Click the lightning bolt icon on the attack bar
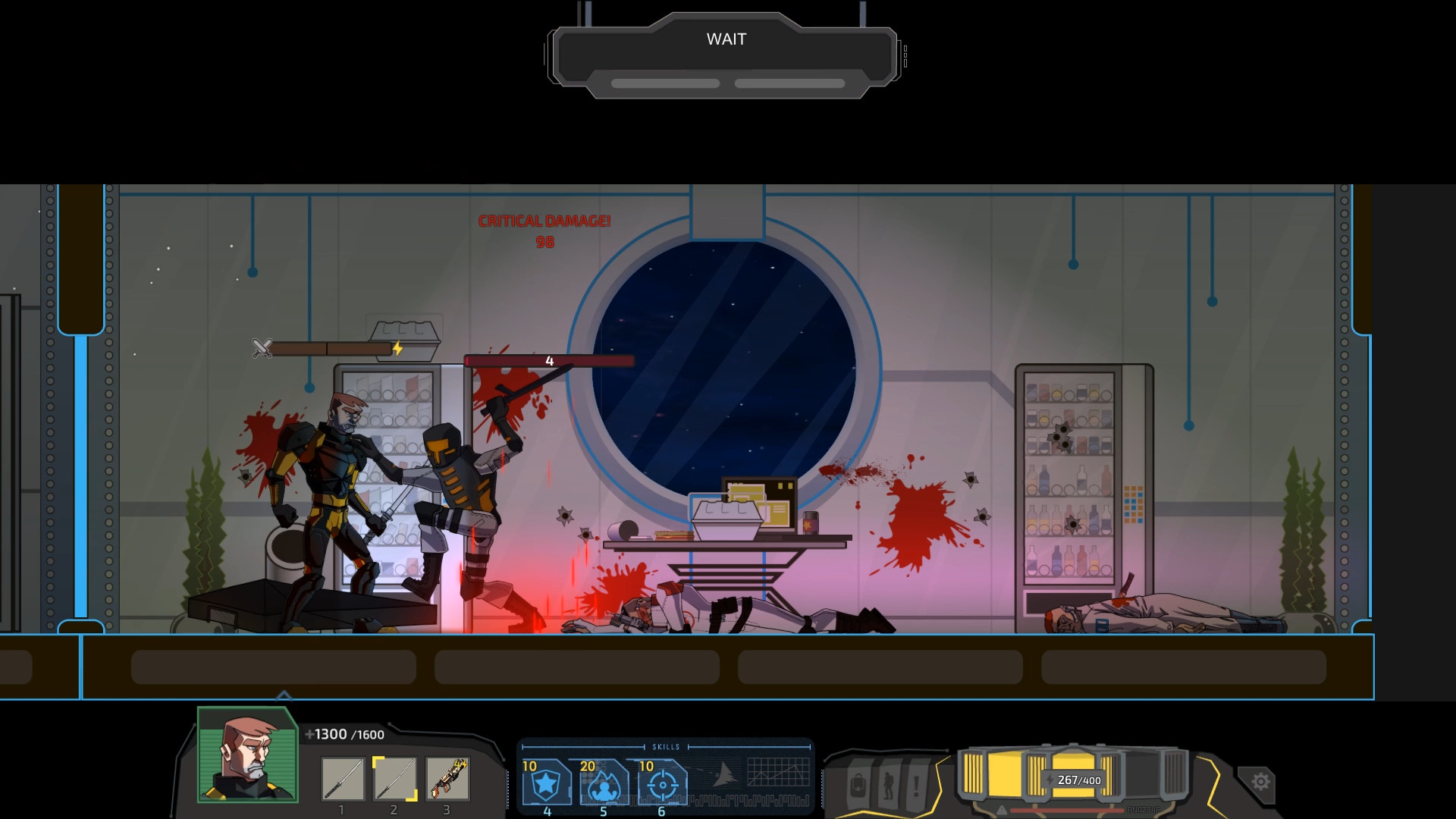 (397, 348)
